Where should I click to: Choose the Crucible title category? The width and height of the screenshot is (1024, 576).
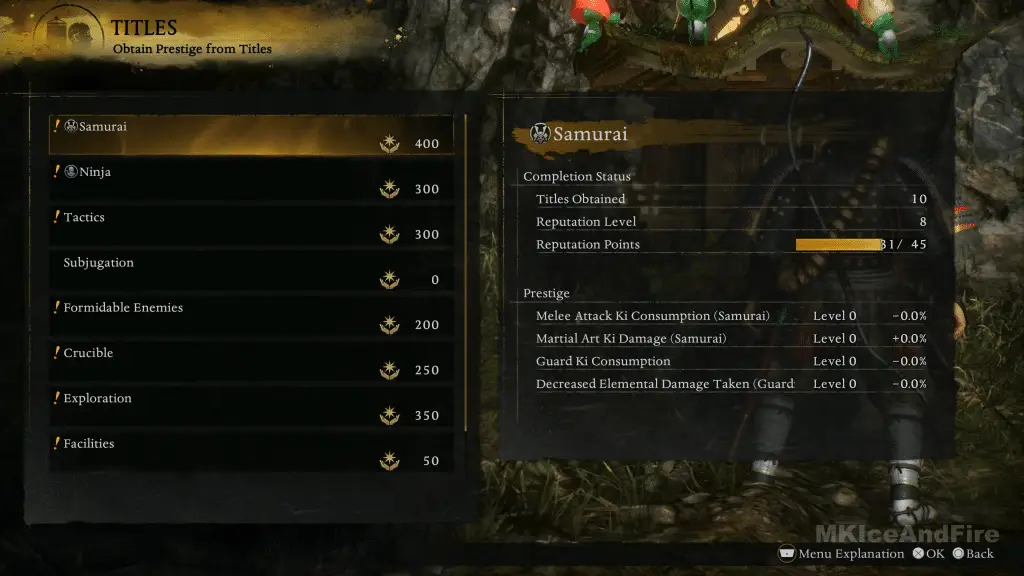[x=250, y=361]
